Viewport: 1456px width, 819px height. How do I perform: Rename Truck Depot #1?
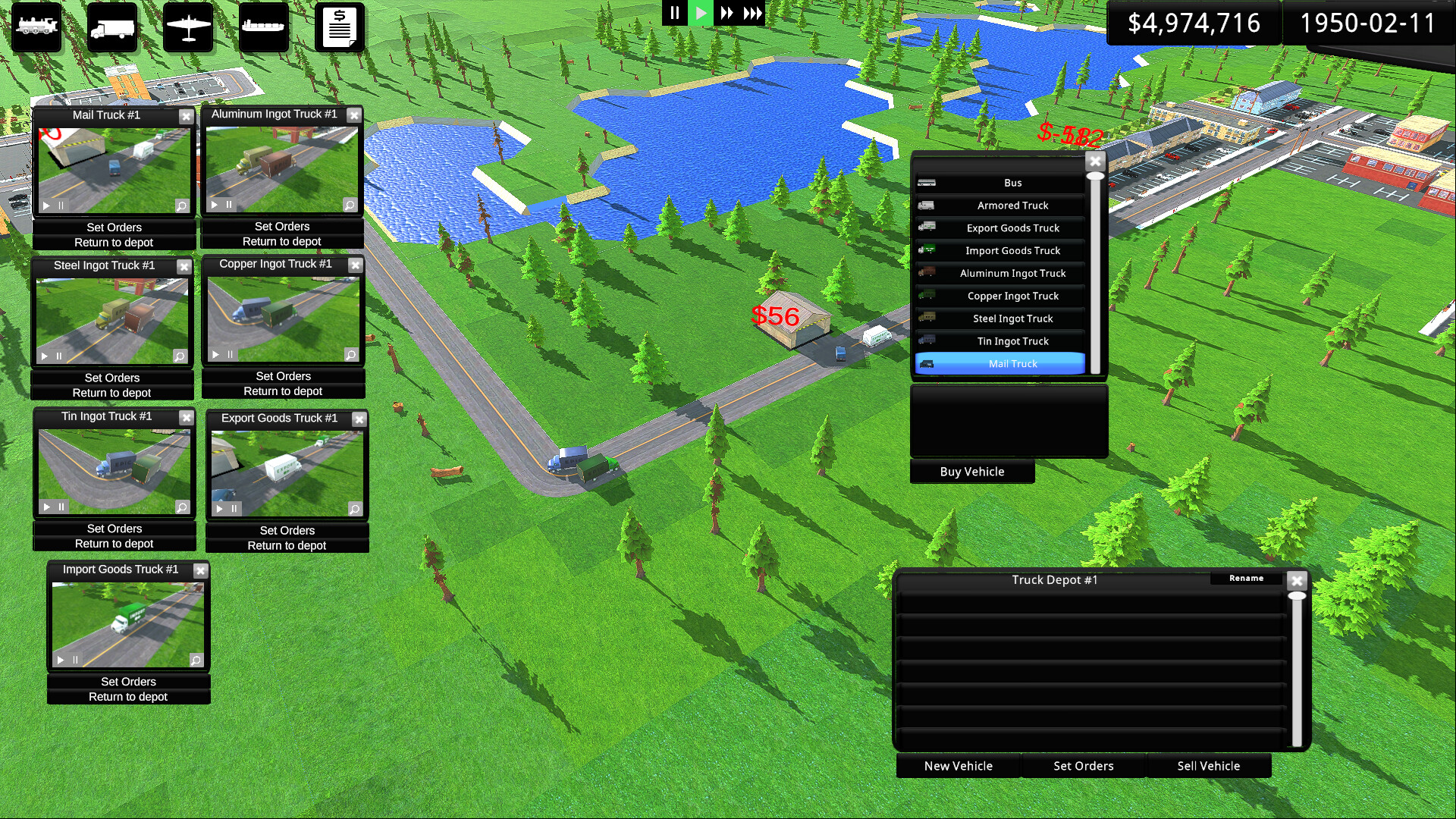coord(1246,579)
